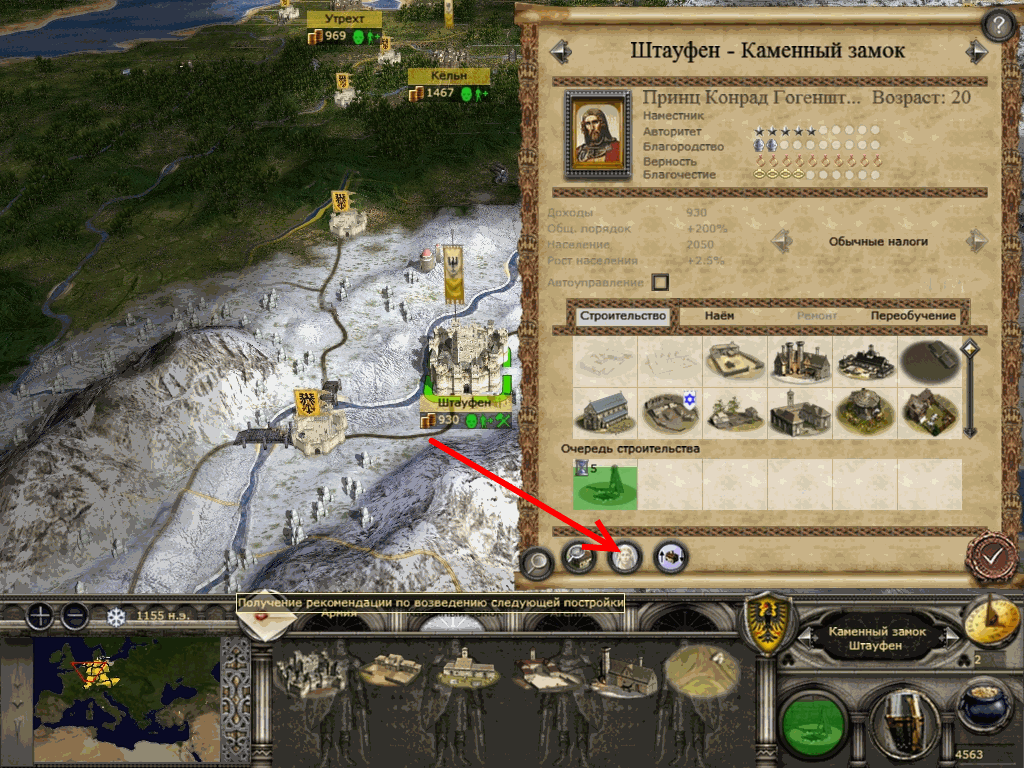
Task: Toggle the Автоуправление checkbox
Action: pos(660,283)
